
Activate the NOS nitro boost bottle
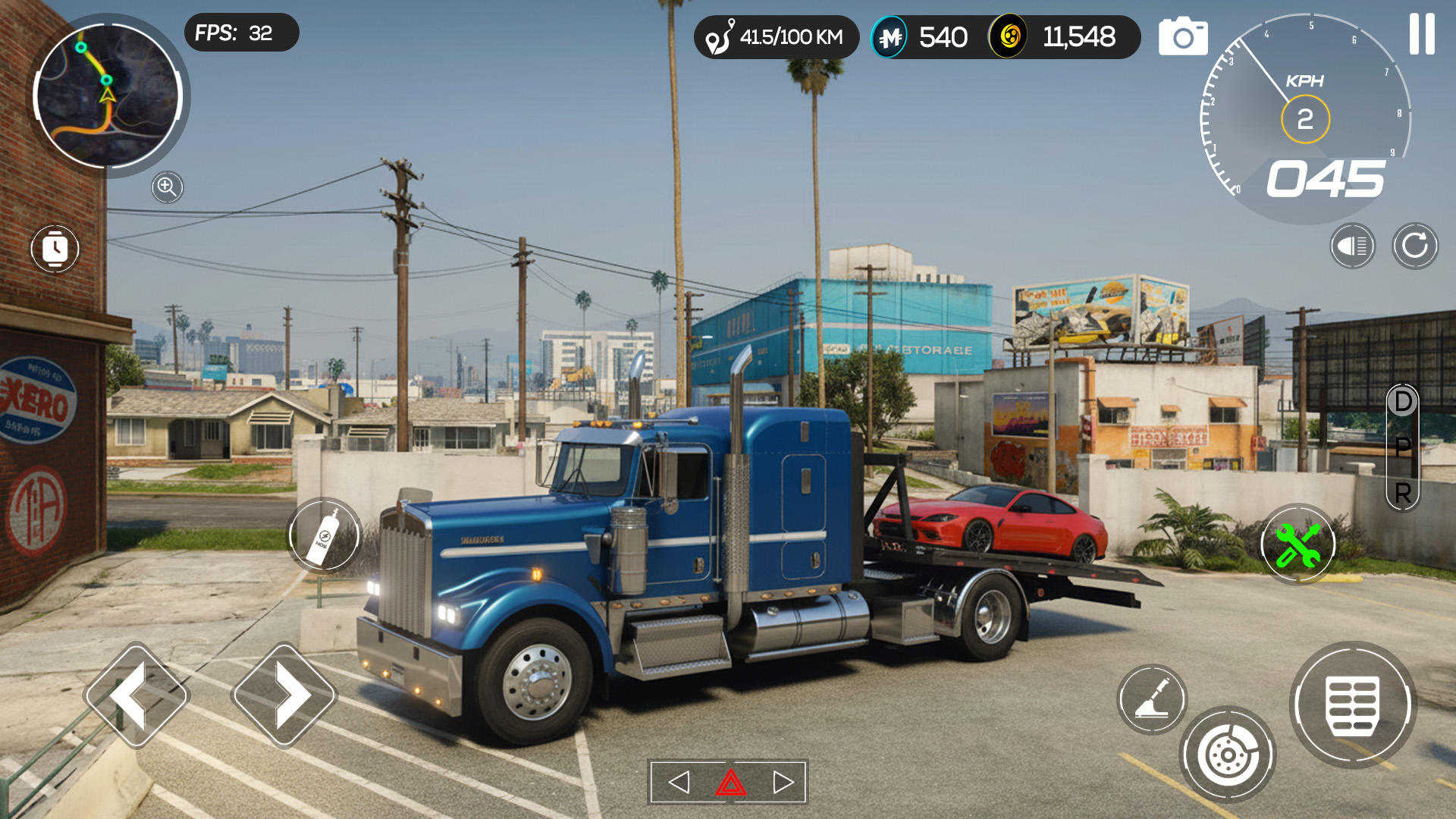pos(324,537)
